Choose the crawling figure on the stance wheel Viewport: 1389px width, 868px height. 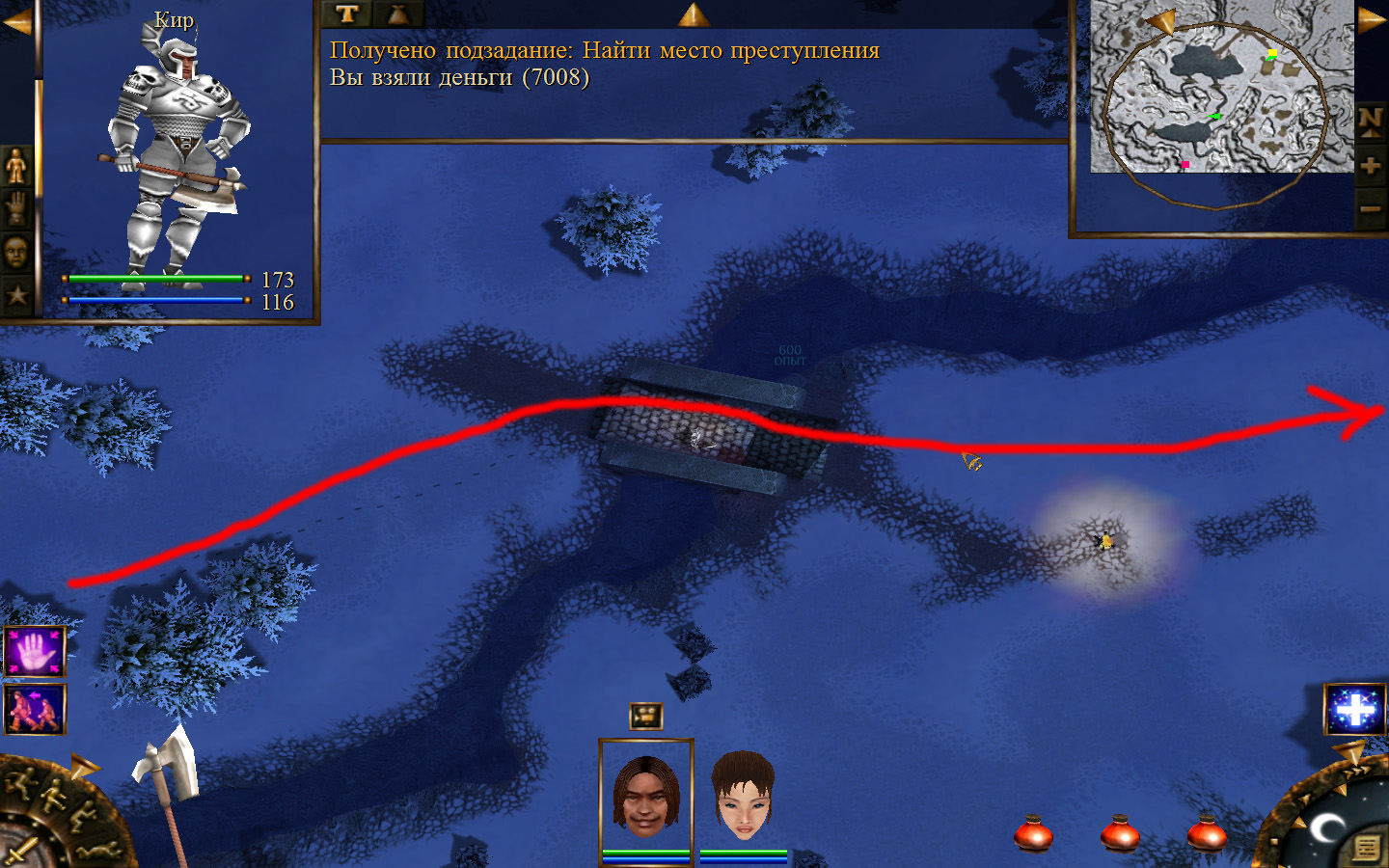click(98, 852)
